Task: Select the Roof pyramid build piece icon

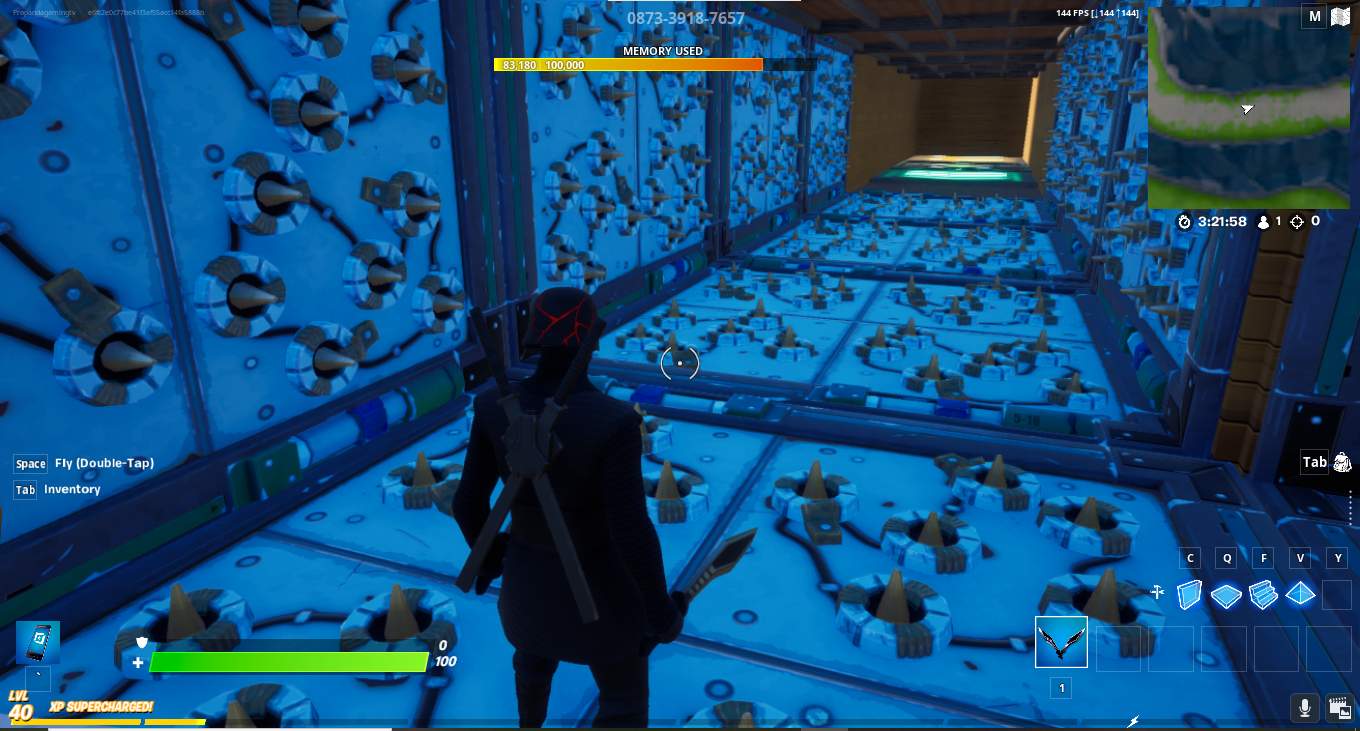Action: 1300,594
